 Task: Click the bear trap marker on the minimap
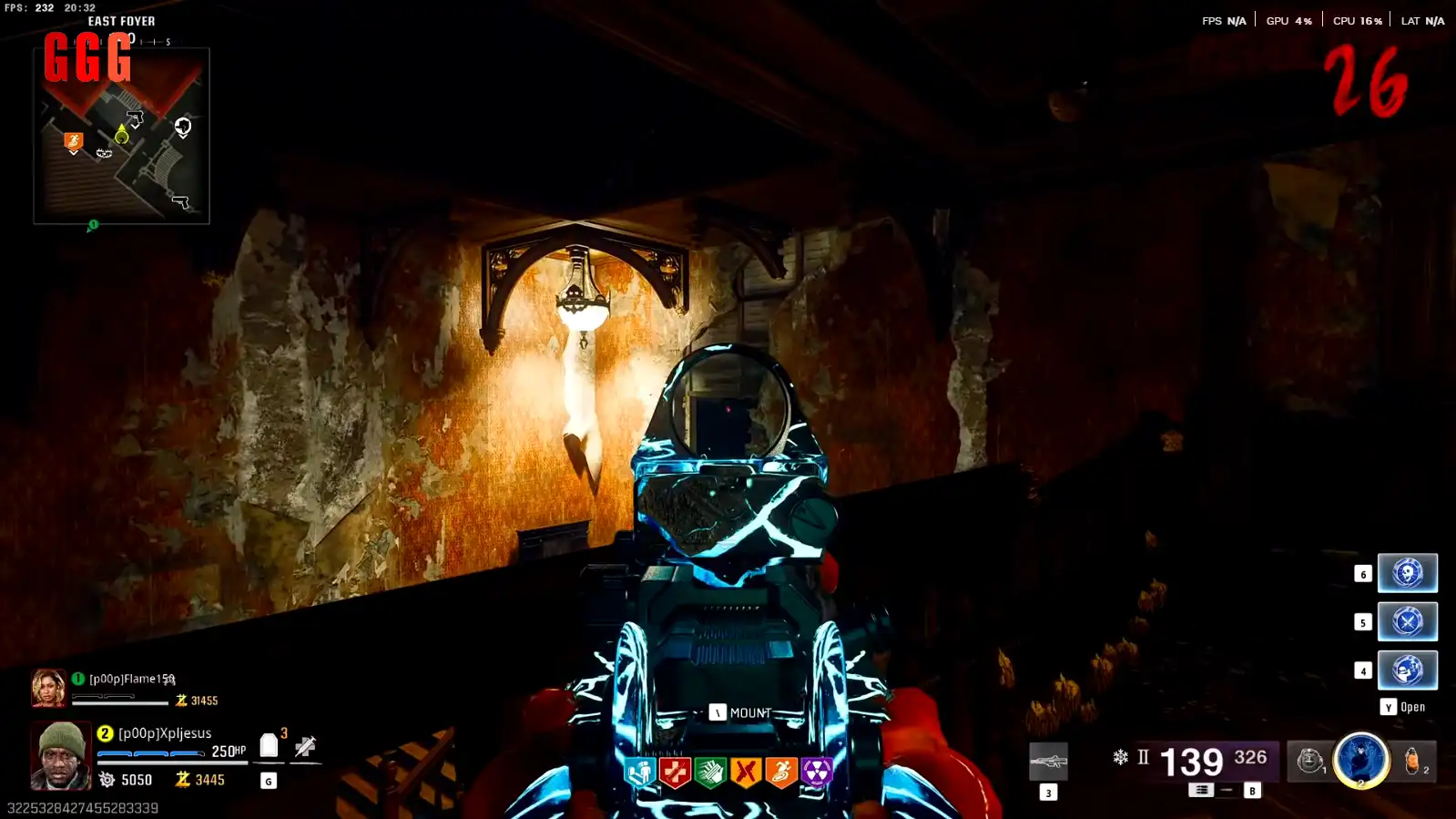(x=104, y=153)
